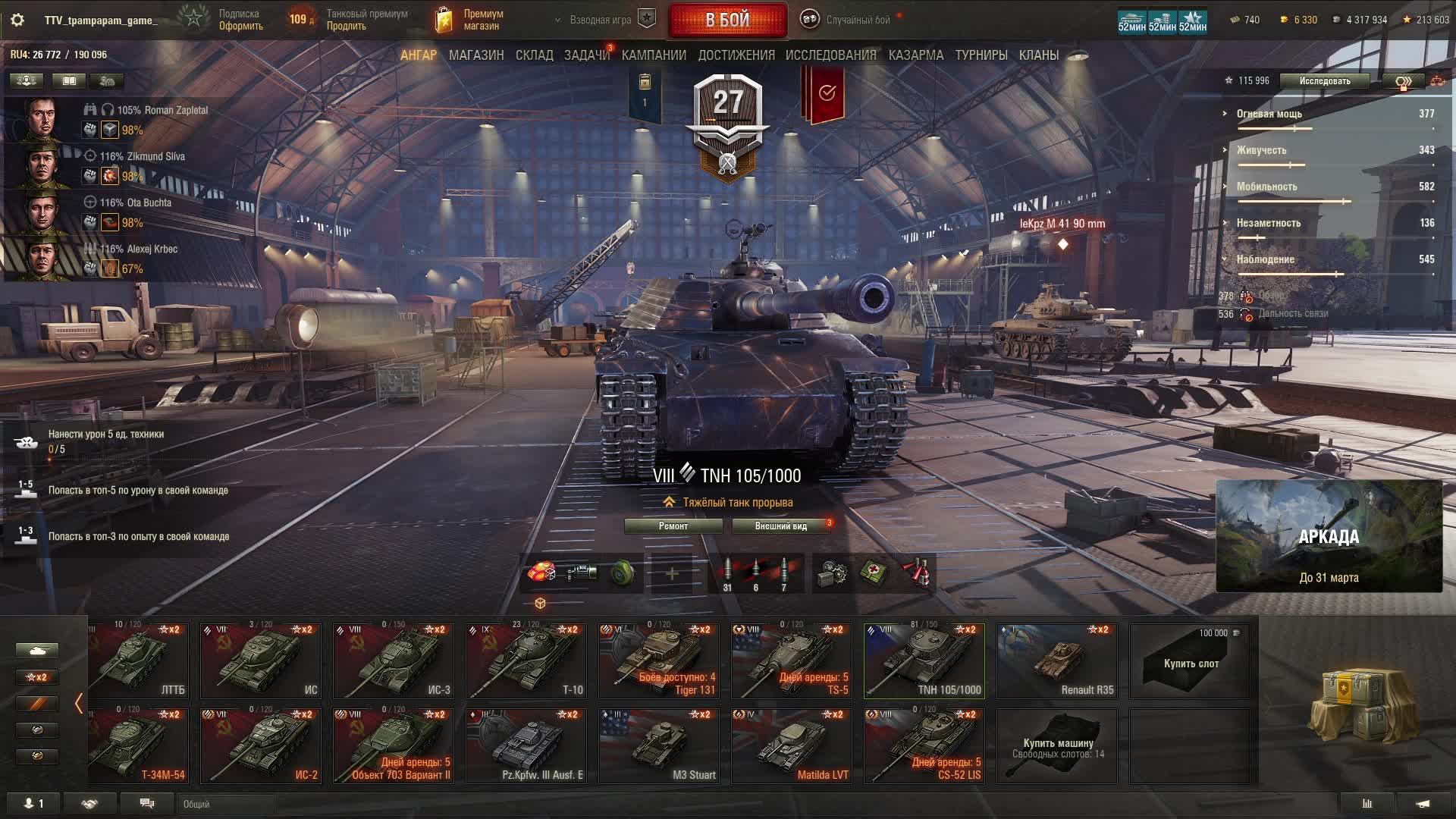Open the Внешний вид customization button
1456x819 pixels.
tap(780, 526)
